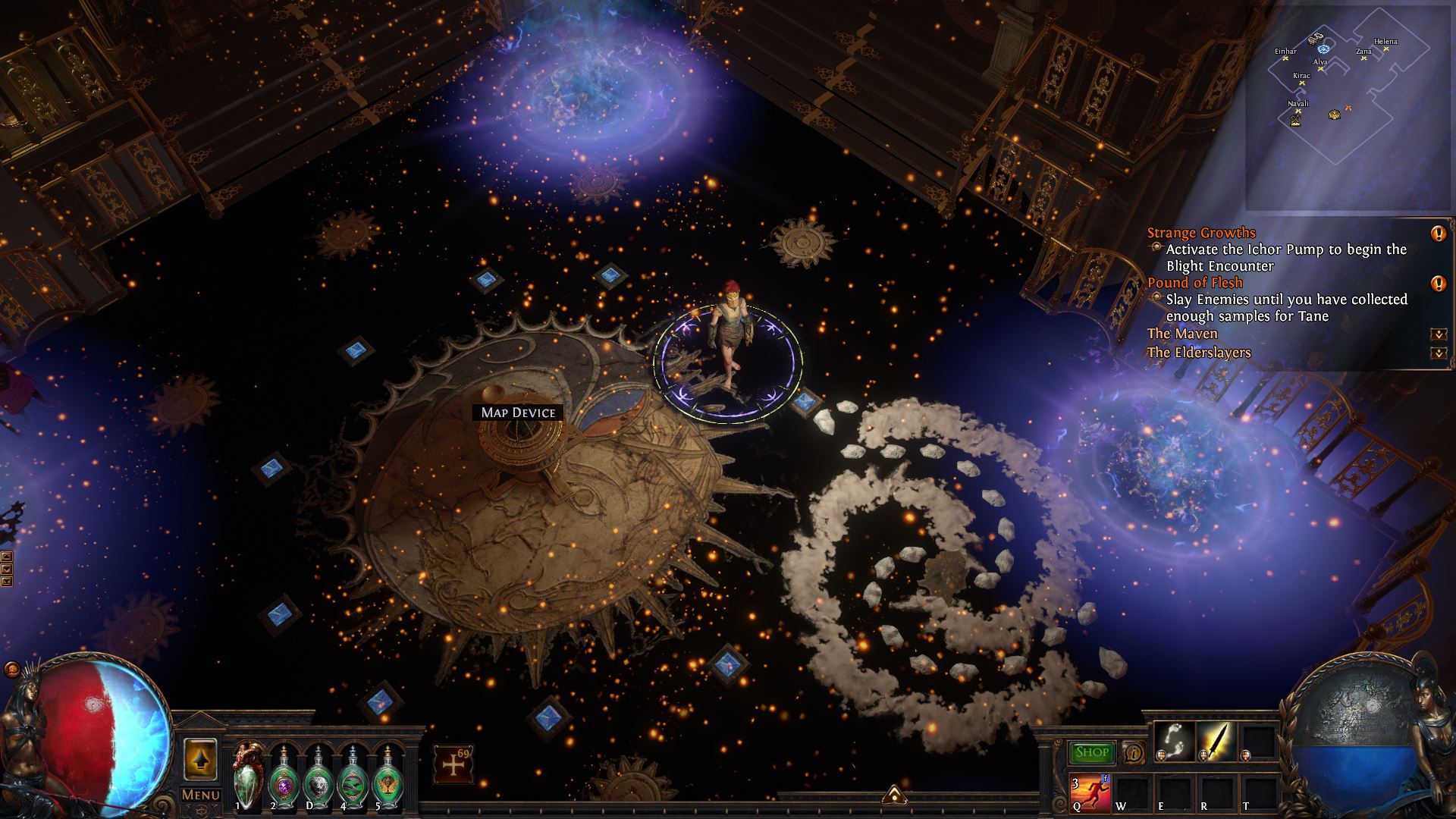Expand The Maven quest entry

(1438, 334)
